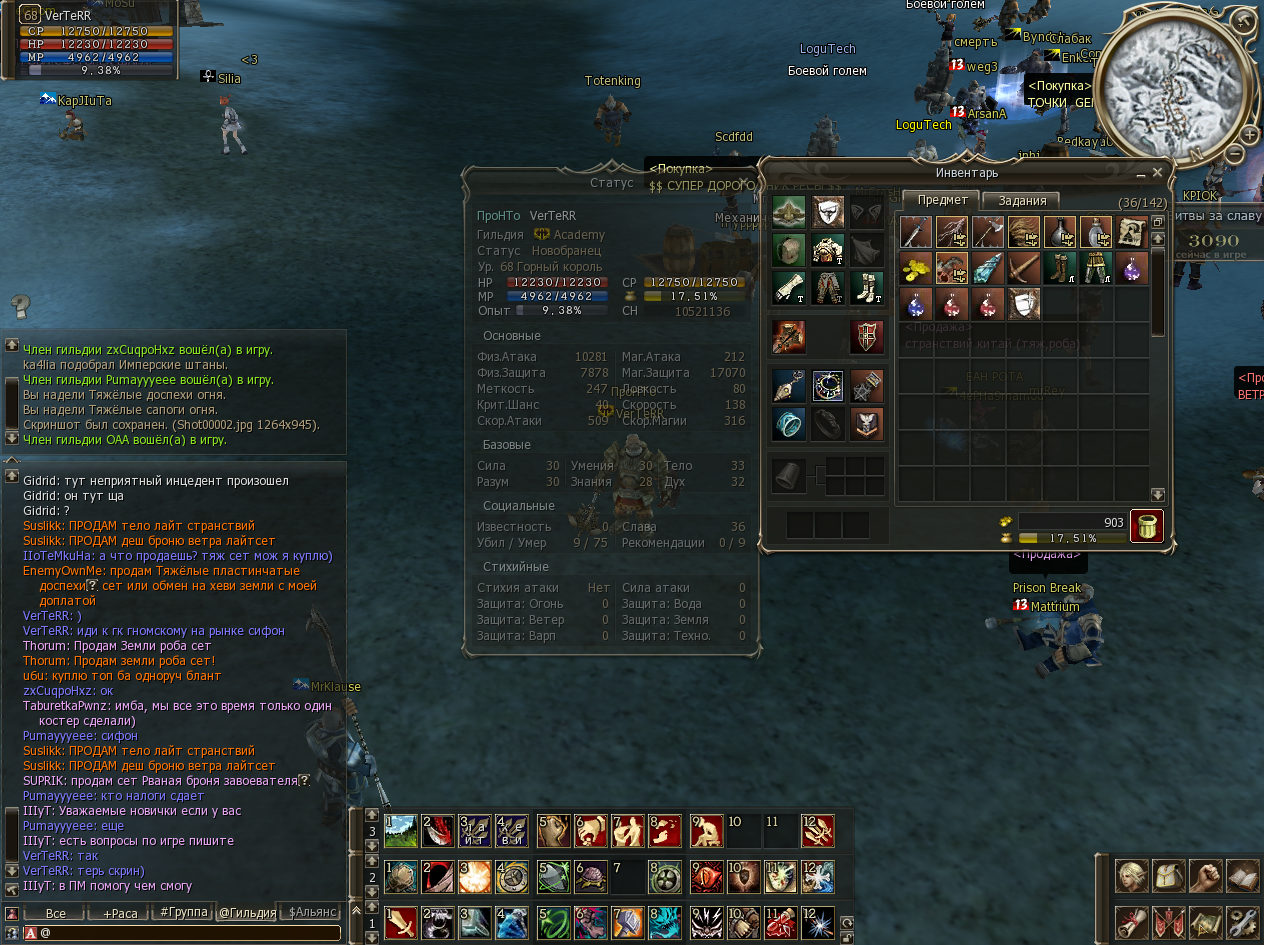Select the Предмет inventory tab

click(942, 200)
